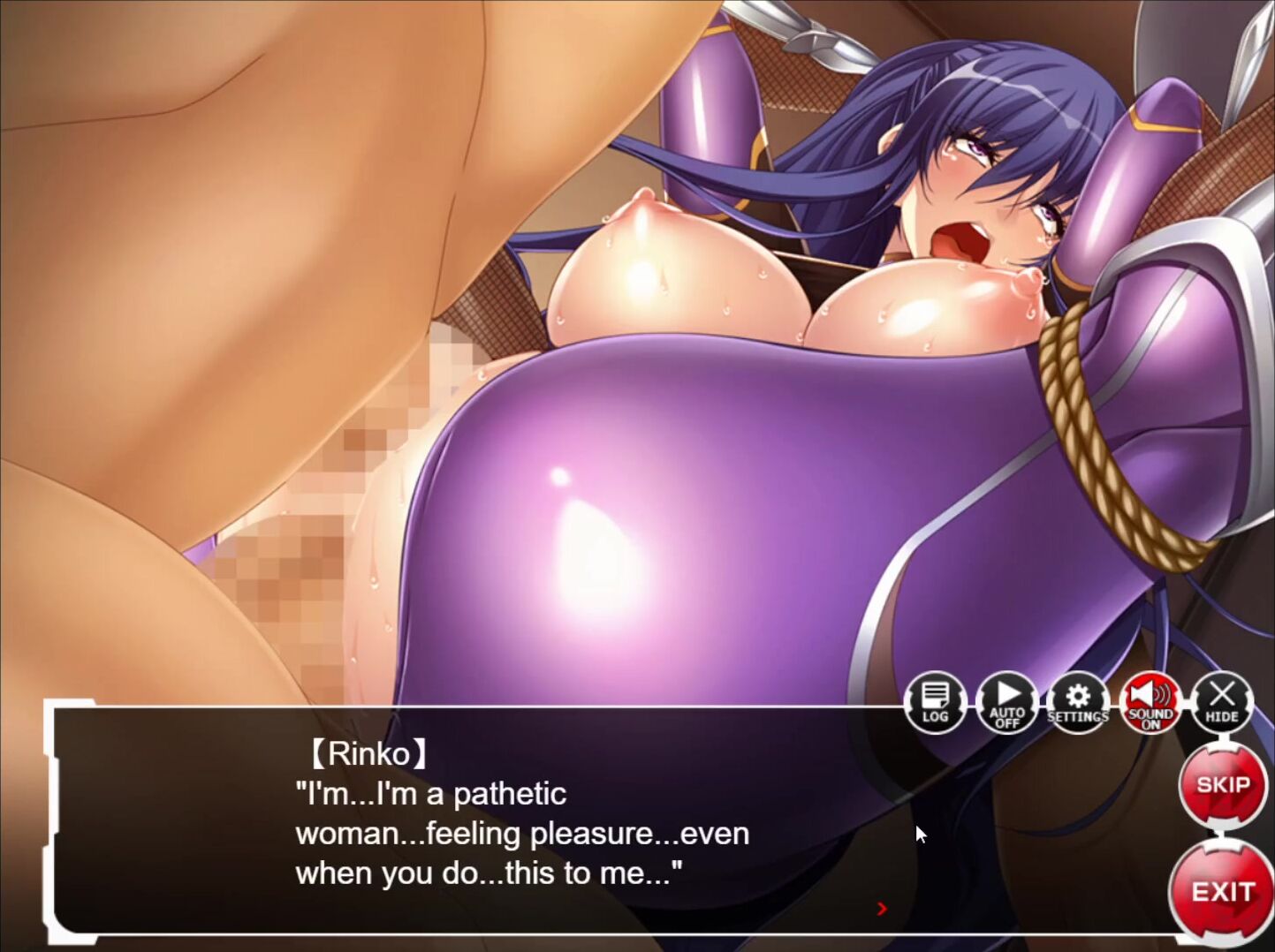Open the dialogue Log
Viewport: 1275px width, 952px height.
click(x=935, y=703)
